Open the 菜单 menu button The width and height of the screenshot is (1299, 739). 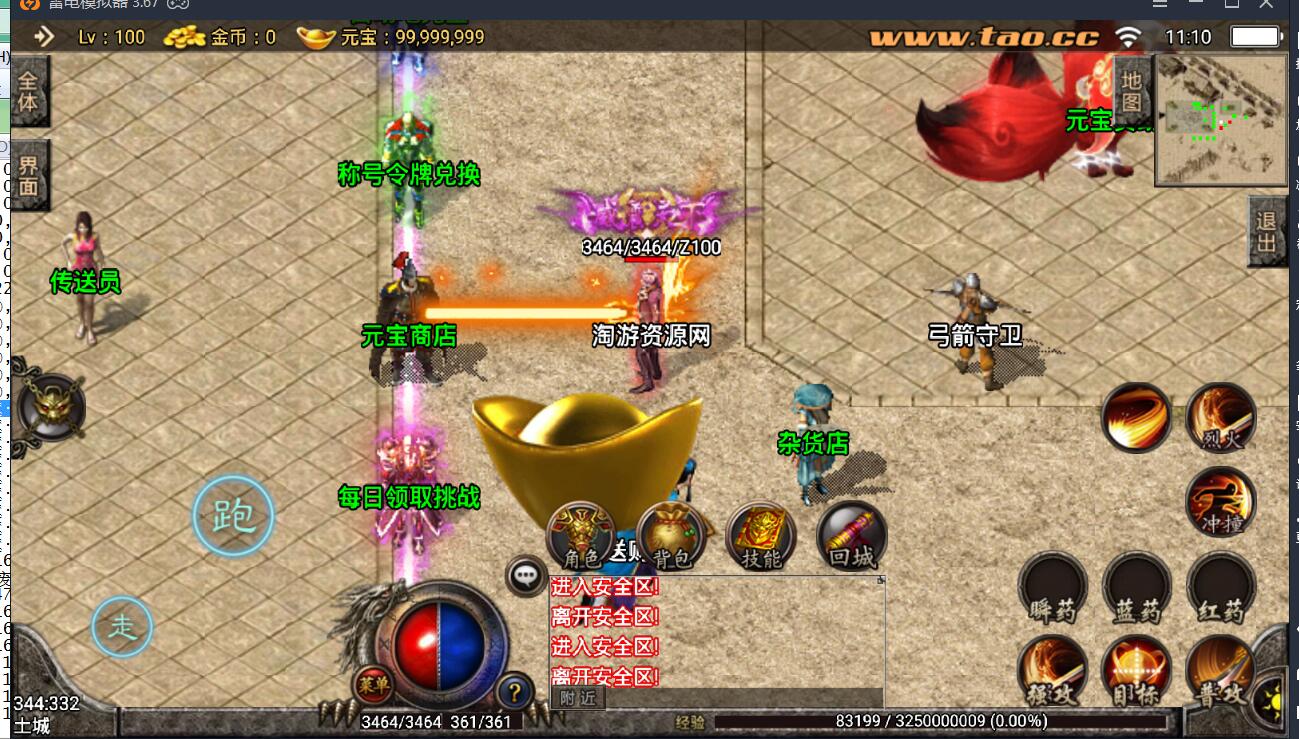[x=374, y=685]
